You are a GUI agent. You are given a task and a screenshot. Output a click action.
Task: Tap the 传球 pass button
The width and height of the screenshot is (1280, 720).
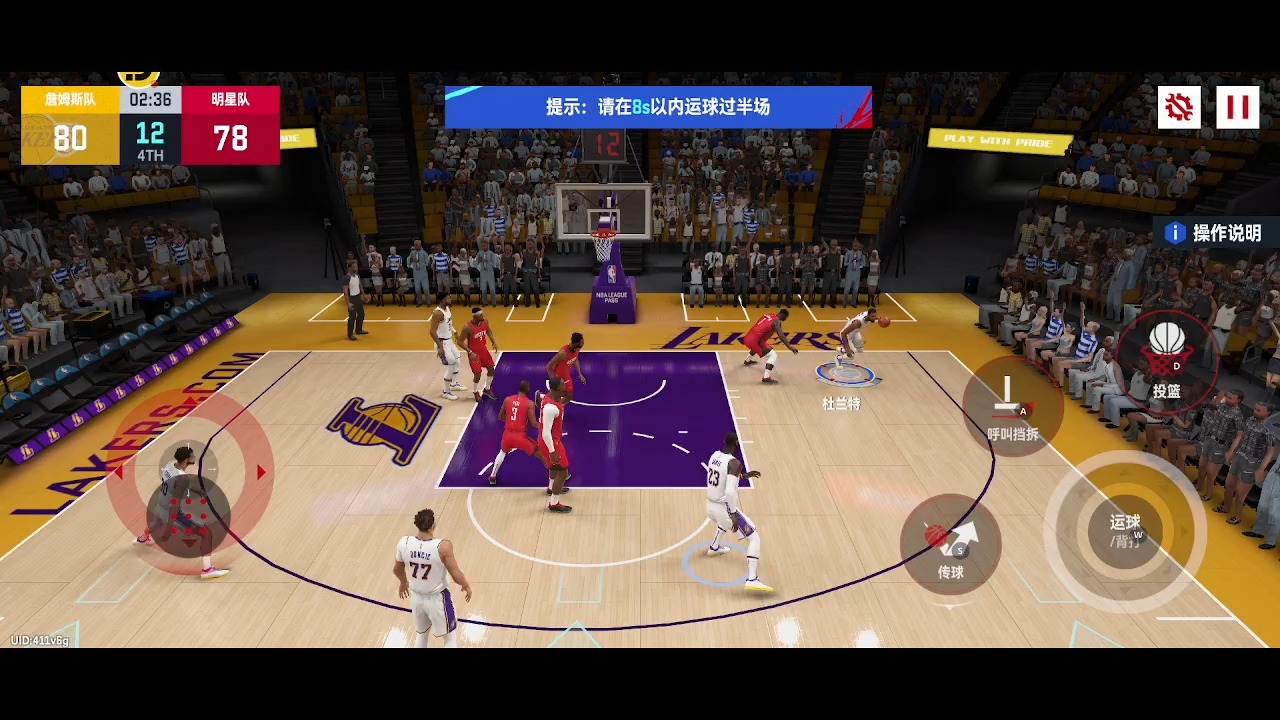[x=951, y=545]
